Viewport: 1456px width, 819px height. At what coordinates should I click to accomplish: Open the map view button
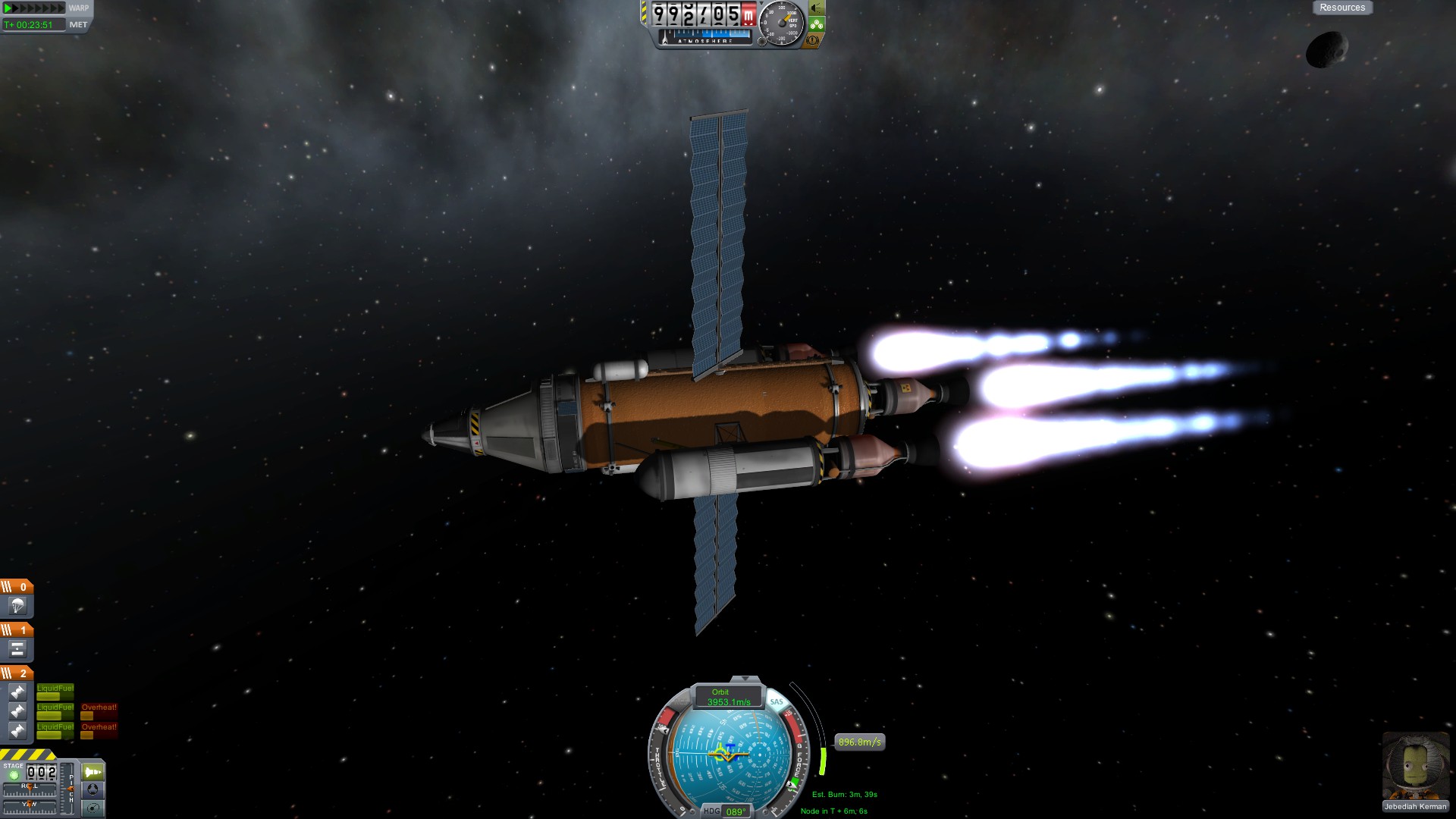[x=93, y=808]
